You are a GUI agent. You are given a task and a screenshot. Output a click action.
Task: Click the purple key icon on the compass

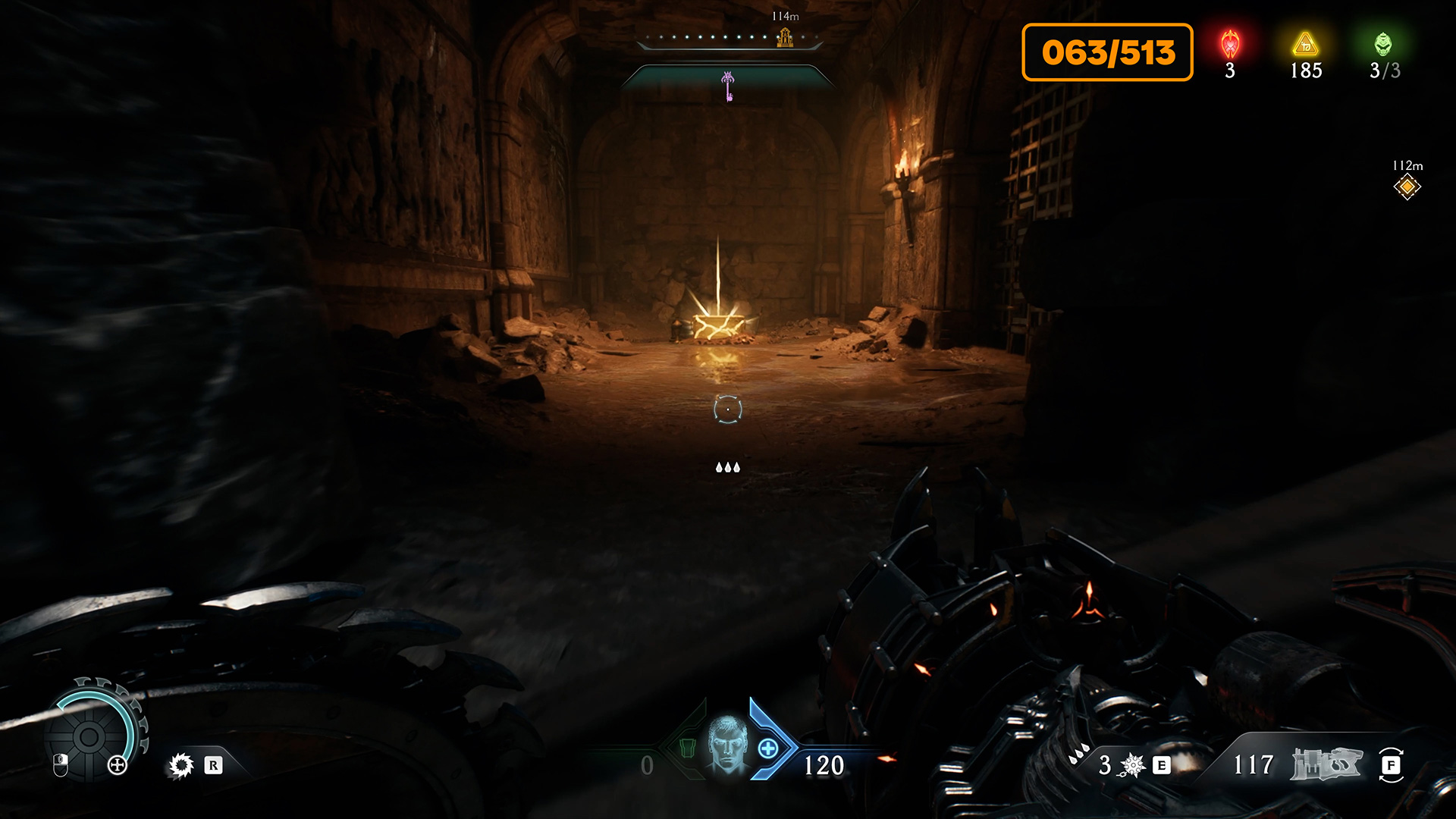(728, 86)
